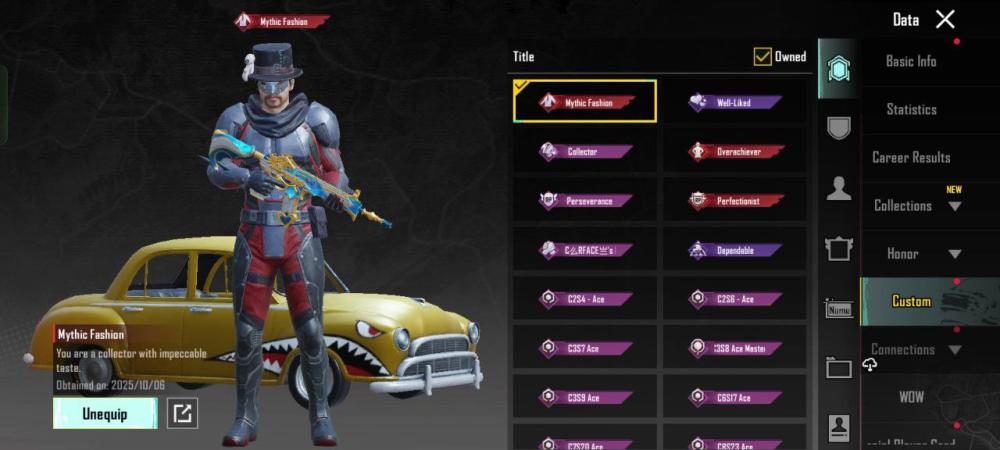Screen dimensions: 1000x450
Task: View Career Results
Action: pos(911,157)
